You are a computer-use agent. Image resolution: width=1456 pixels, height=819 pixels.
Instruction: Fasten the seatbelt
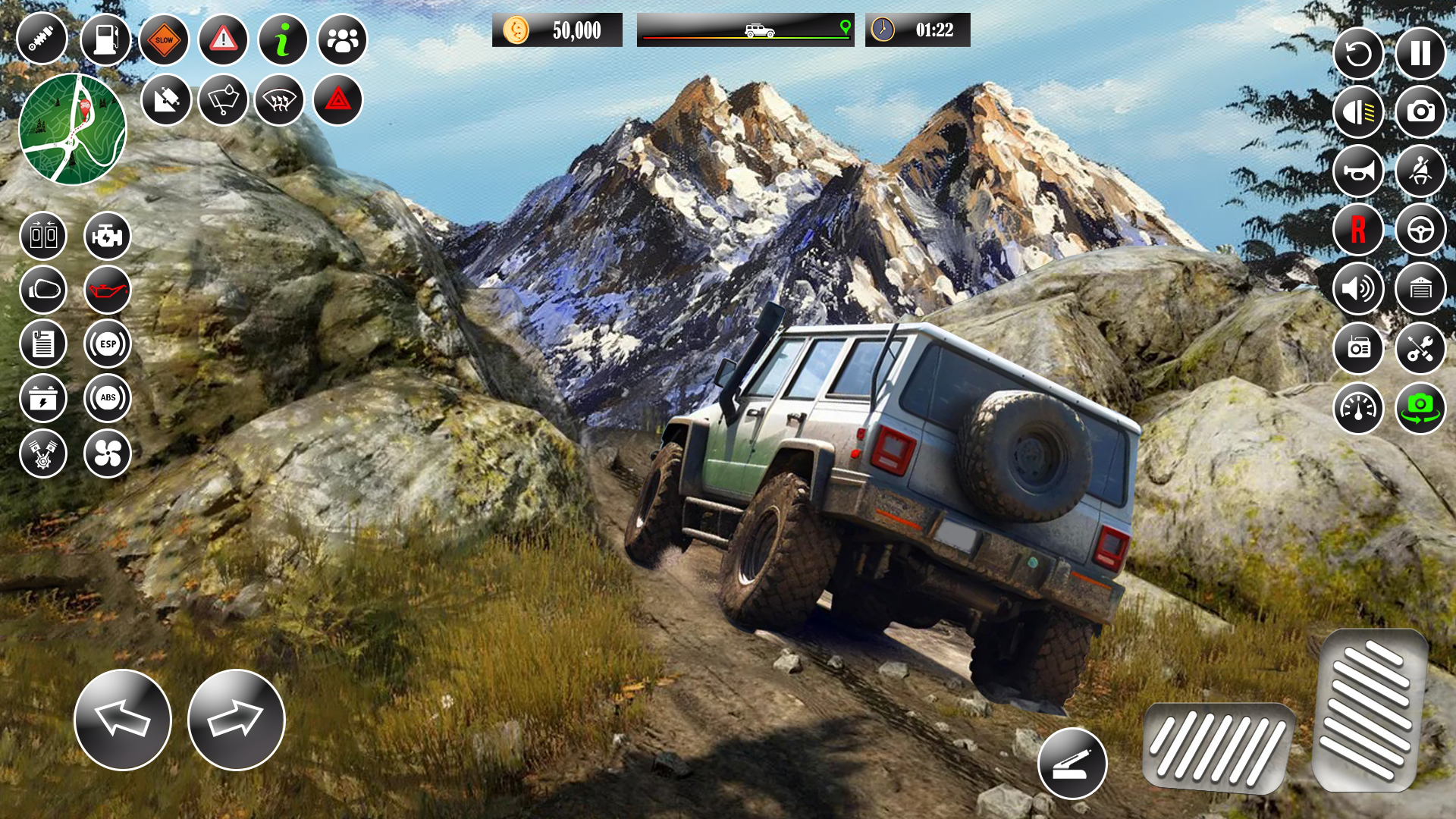pos(1420,171)
